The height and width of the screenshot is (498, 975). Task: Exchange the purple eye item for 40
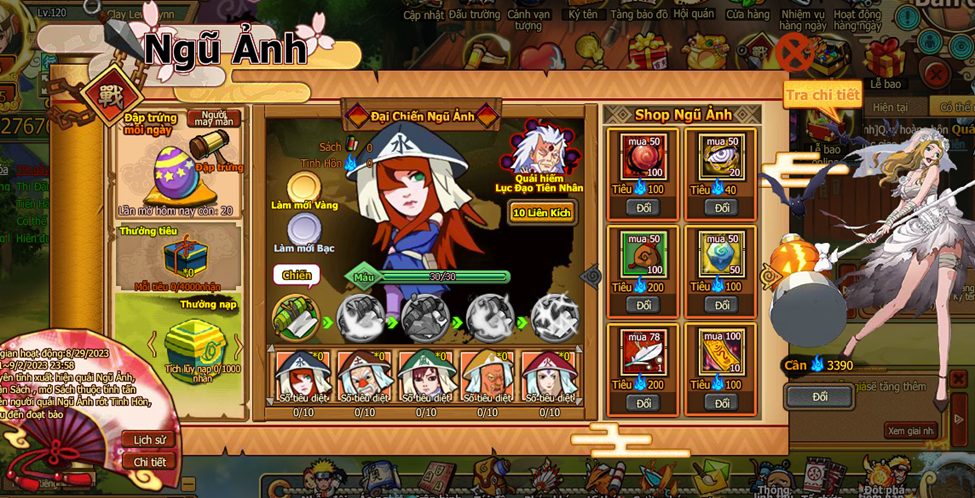tap(721, 208)
